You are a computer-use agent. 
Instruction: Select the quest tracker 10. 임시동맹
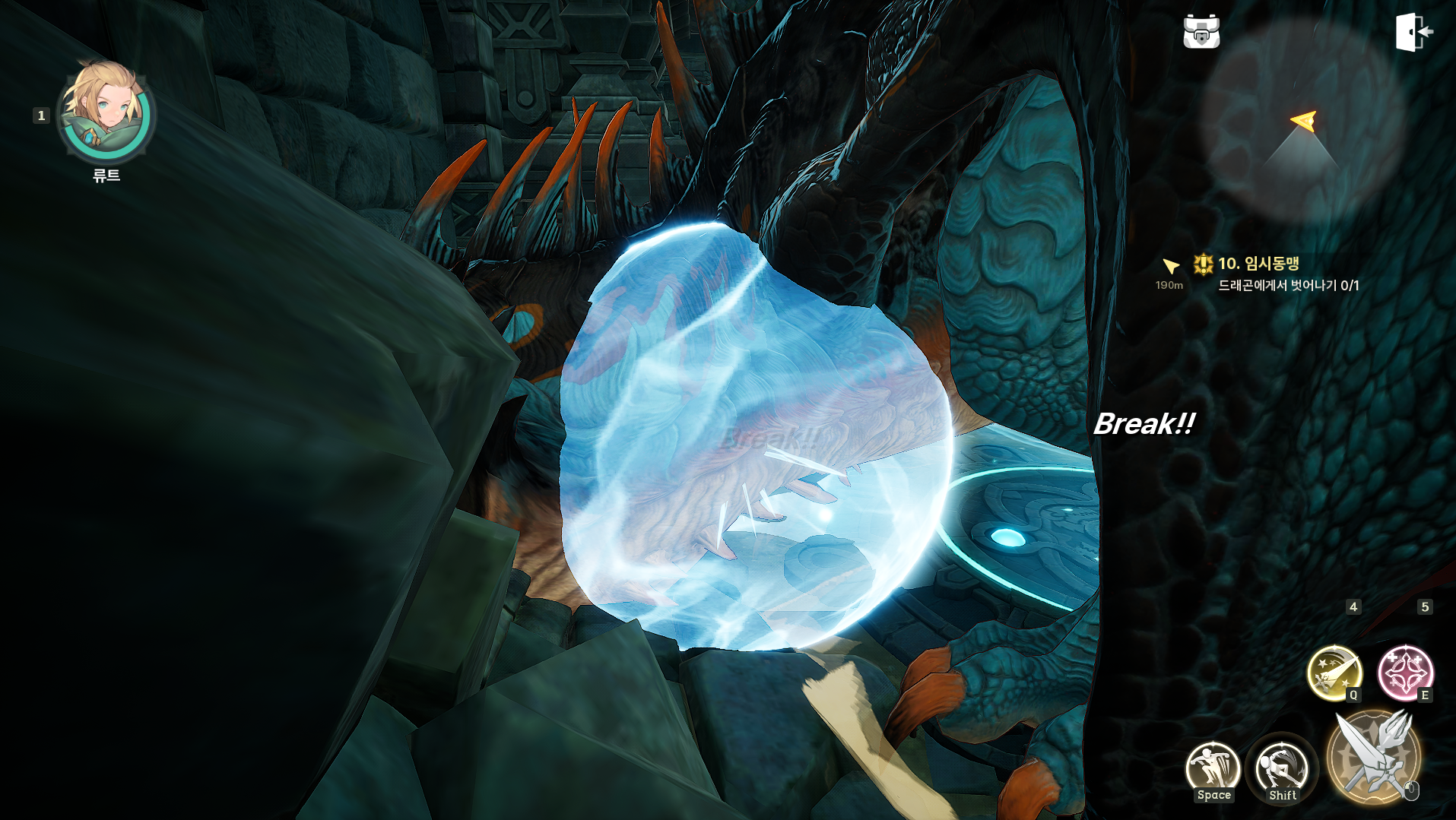(x=1258, y=264)
